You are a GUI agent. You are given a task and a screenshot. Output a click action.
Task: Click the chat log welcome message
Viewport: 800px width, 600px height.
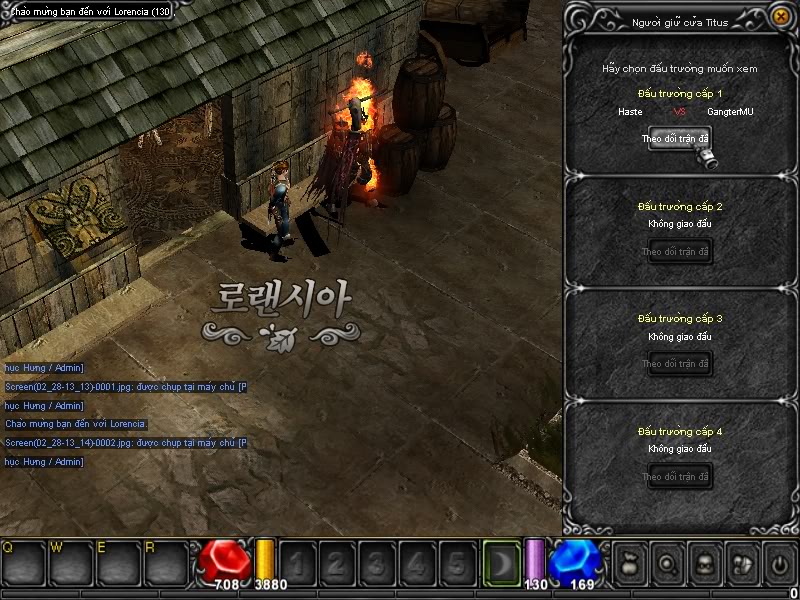(76, 424)
